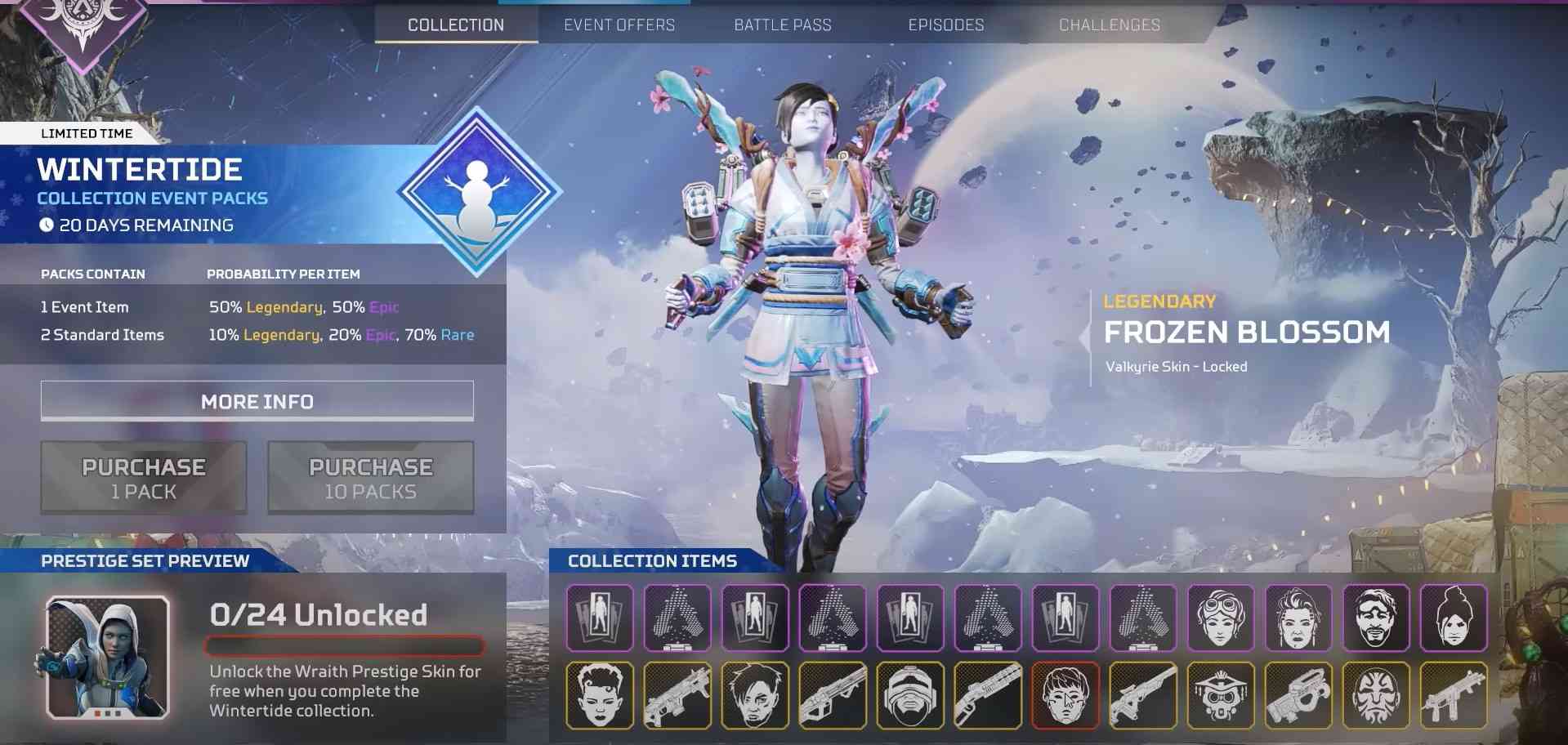The height and width of the screenshot is (745, 1568).
Task: Select the red-highlighted Valkyrie skin item
Action: pos(1065,695)
